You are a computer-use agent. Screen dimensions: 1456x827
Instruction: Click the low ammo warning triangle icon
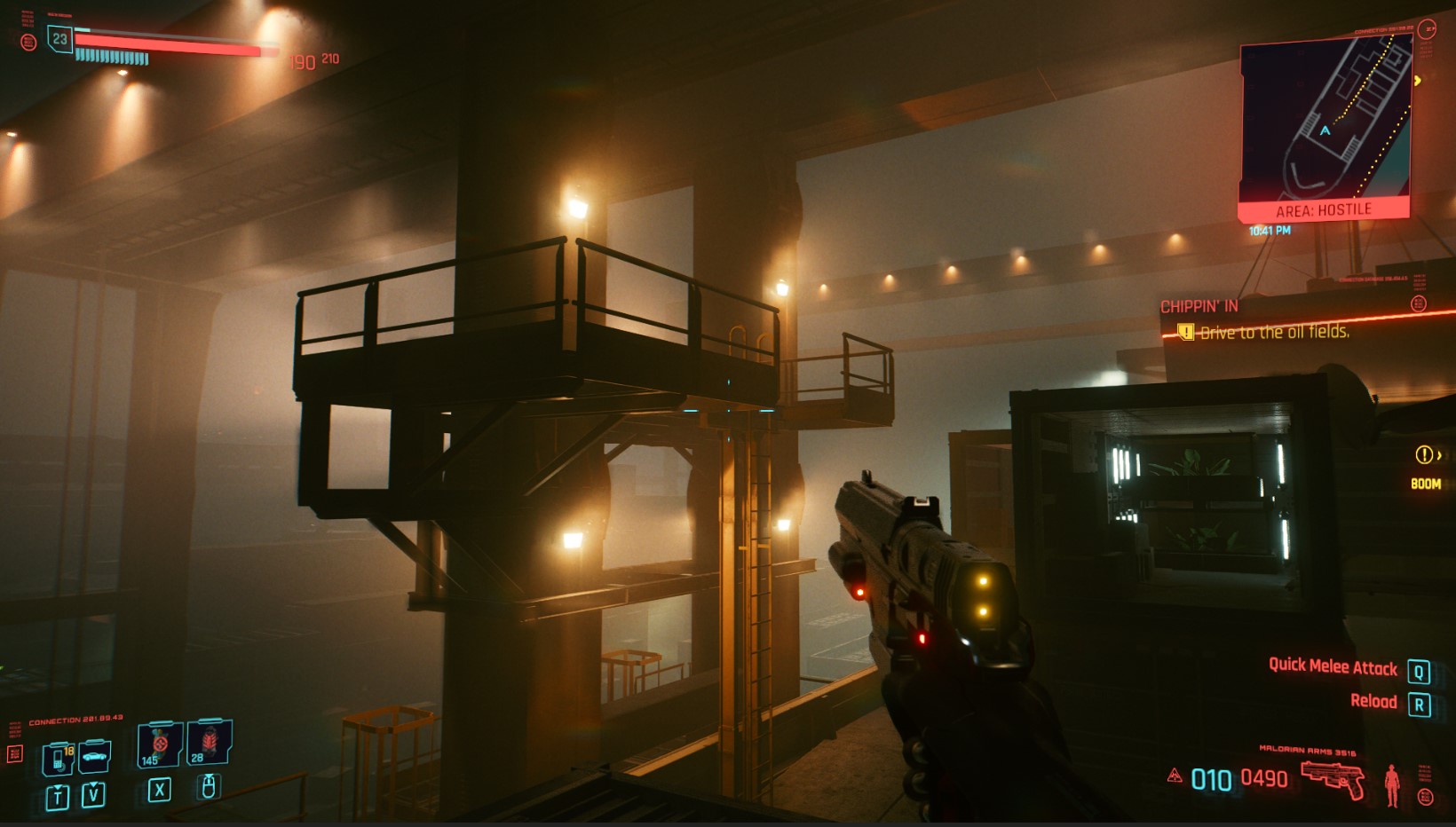pos(1175,776)
